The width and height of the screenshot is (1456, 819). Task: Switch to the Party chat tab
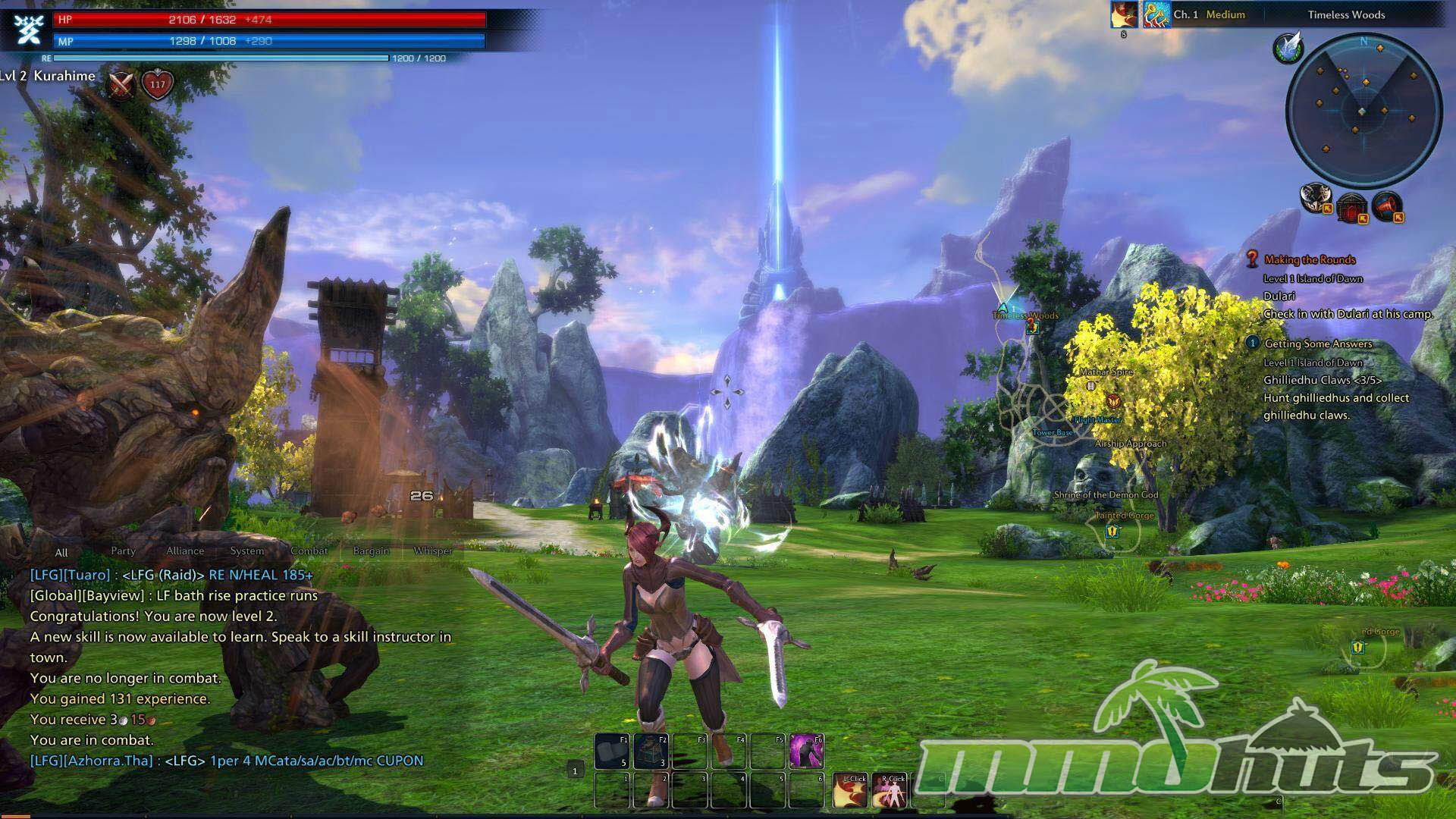[x=123, y=551]
